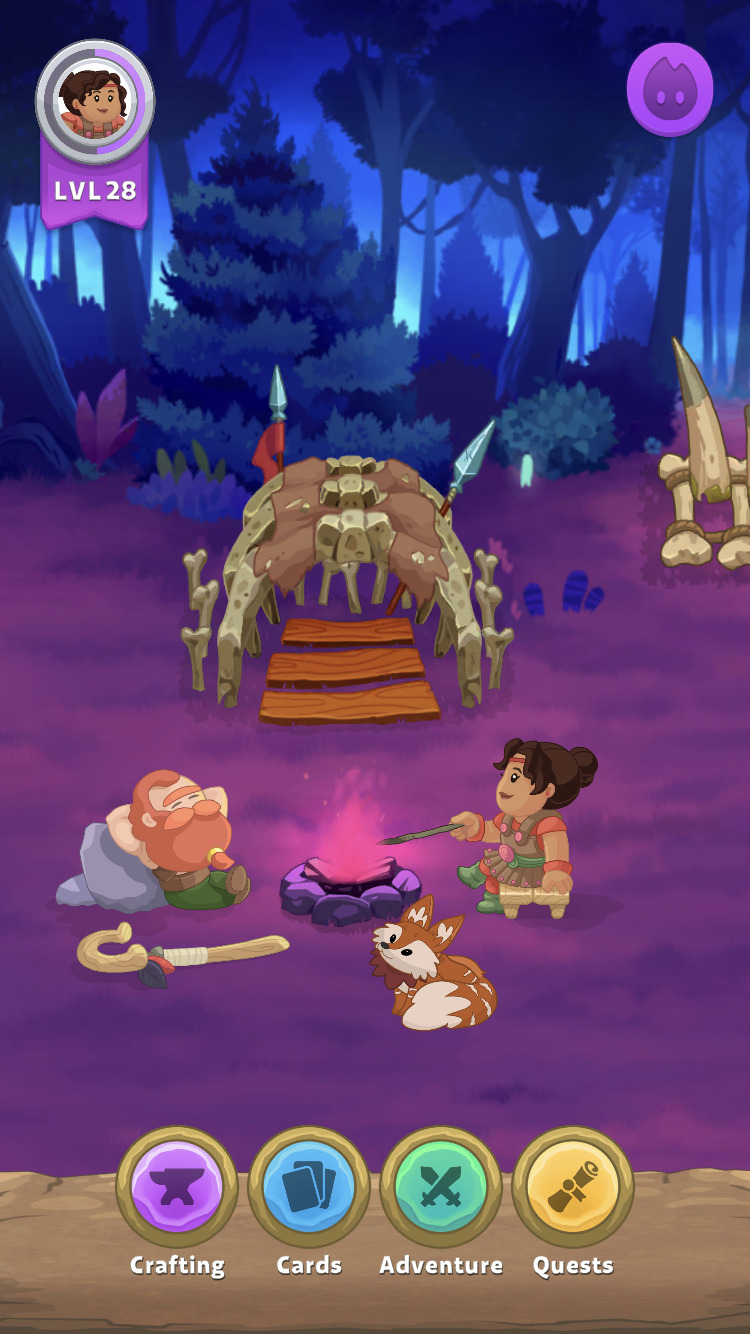This screenshot has width=750, height=1334.
Task: Open the Crafting anvil menu
Action: [177, 1187]
